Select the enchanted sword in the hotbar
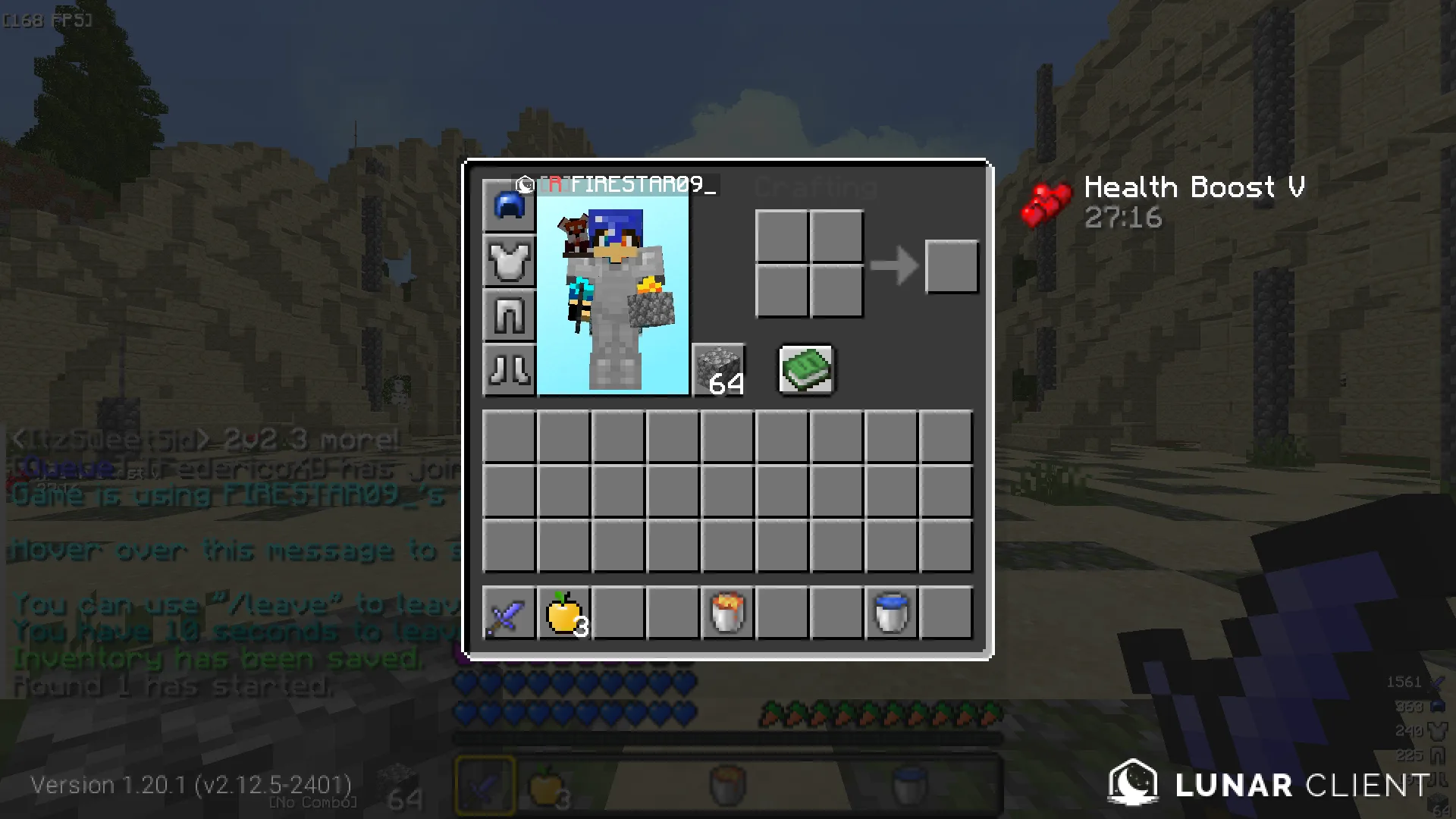This screenshot has width=1456, height=819. coord(509,613)
